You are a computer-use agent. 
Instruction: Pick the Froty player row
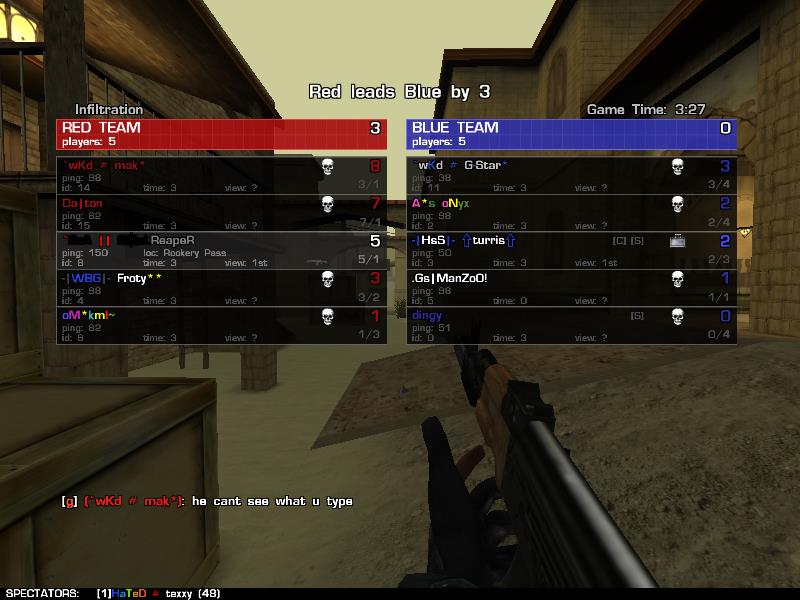point(221,287)
